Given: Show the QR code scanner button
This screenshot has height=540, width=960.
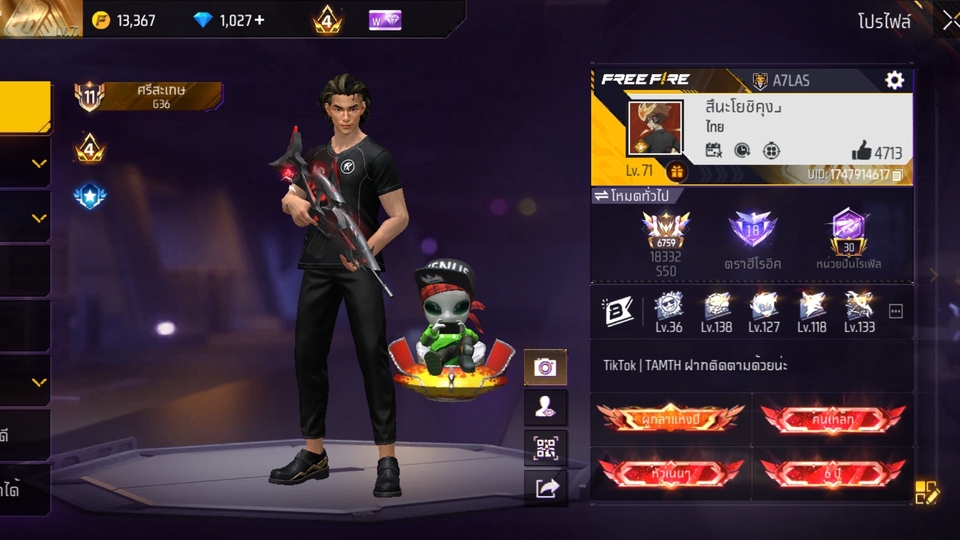Looking at the screenshot, I should (545, 448).
